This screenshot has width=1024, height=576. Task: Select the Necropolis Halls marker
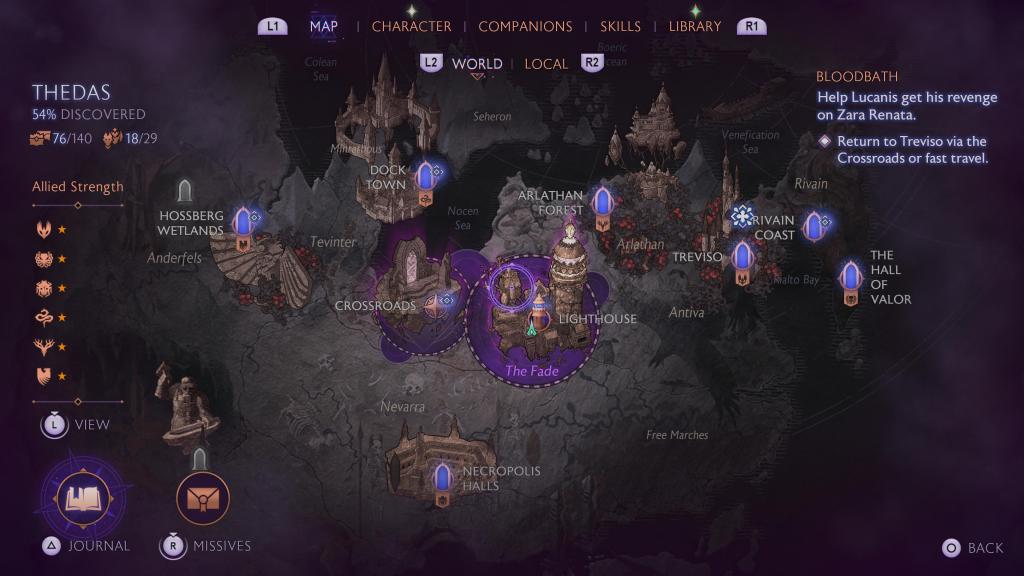tap(442, 478)
